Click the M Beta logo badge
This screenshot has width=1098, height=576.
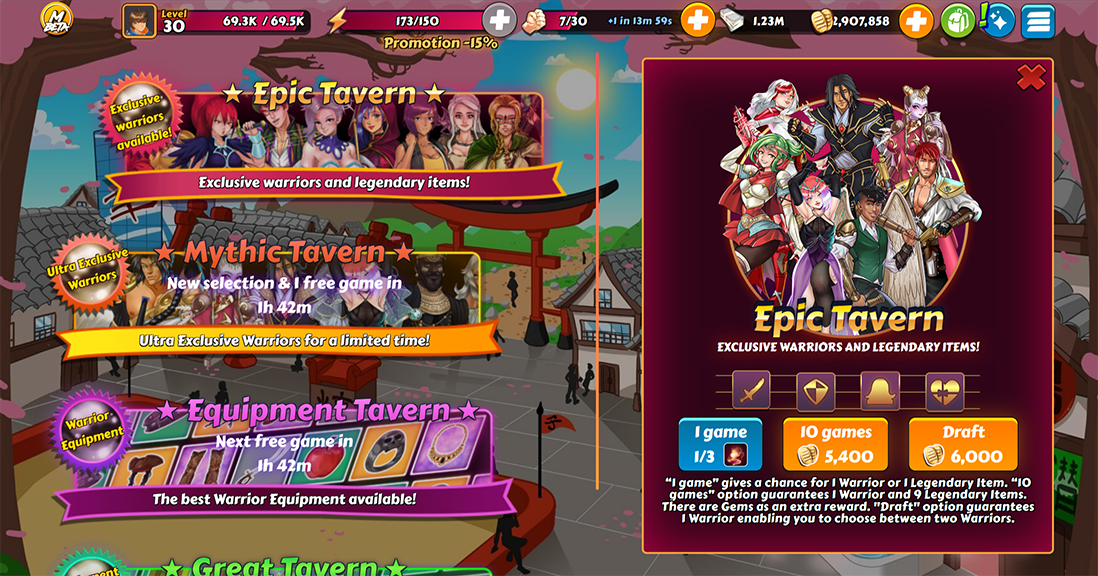click(x=58, y=20)
